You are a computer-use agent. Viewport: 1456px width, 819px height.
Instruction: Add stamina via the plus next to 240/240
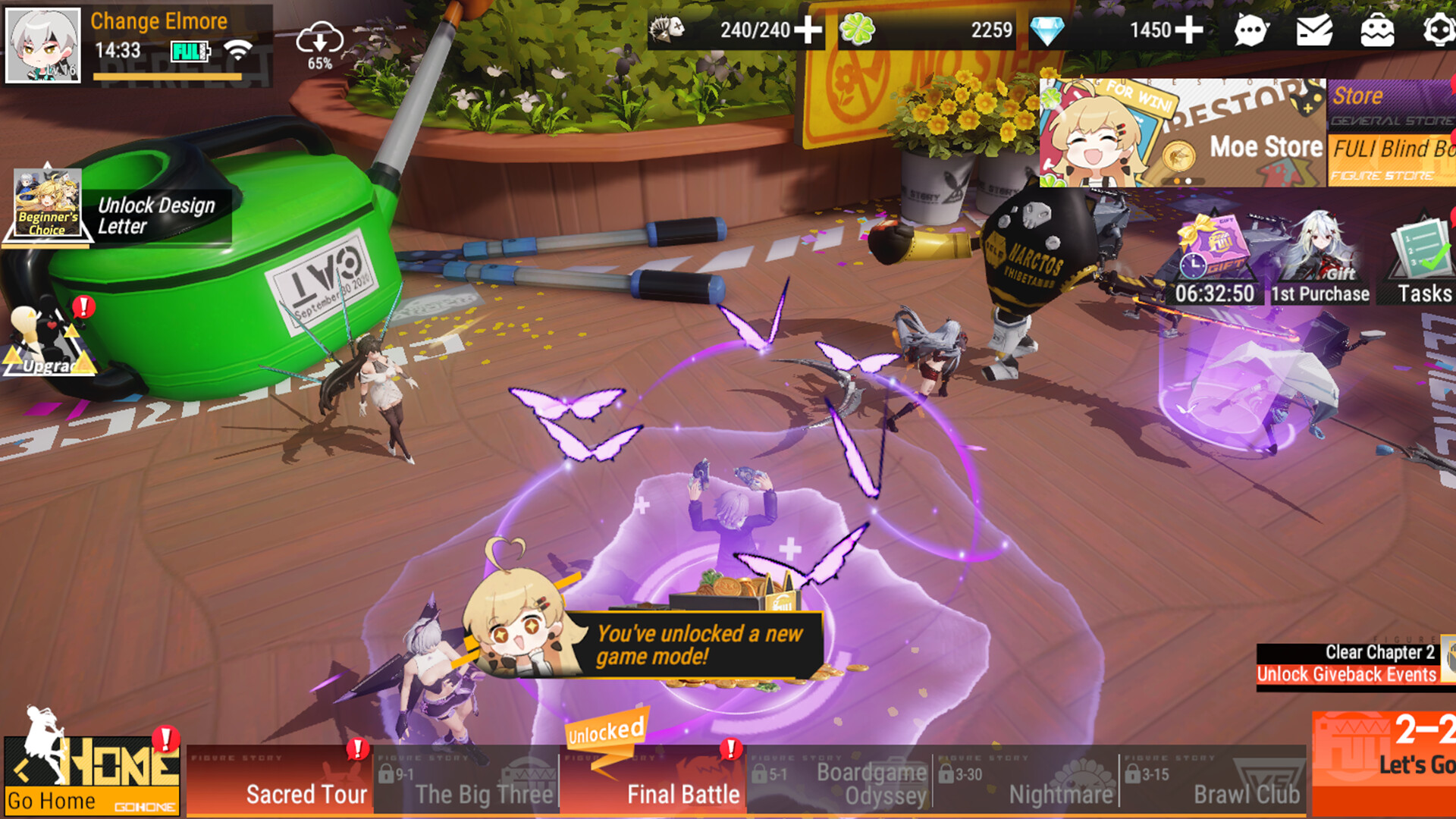click(x=808, y=32)
